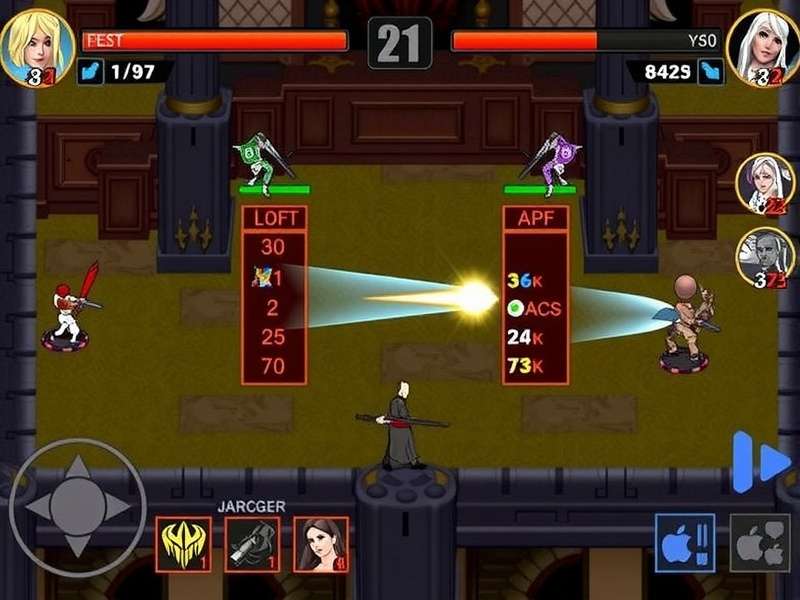Select the dark-haired woman portrait slot
Viewport: 800px width, 600px height.
[321, 543]
